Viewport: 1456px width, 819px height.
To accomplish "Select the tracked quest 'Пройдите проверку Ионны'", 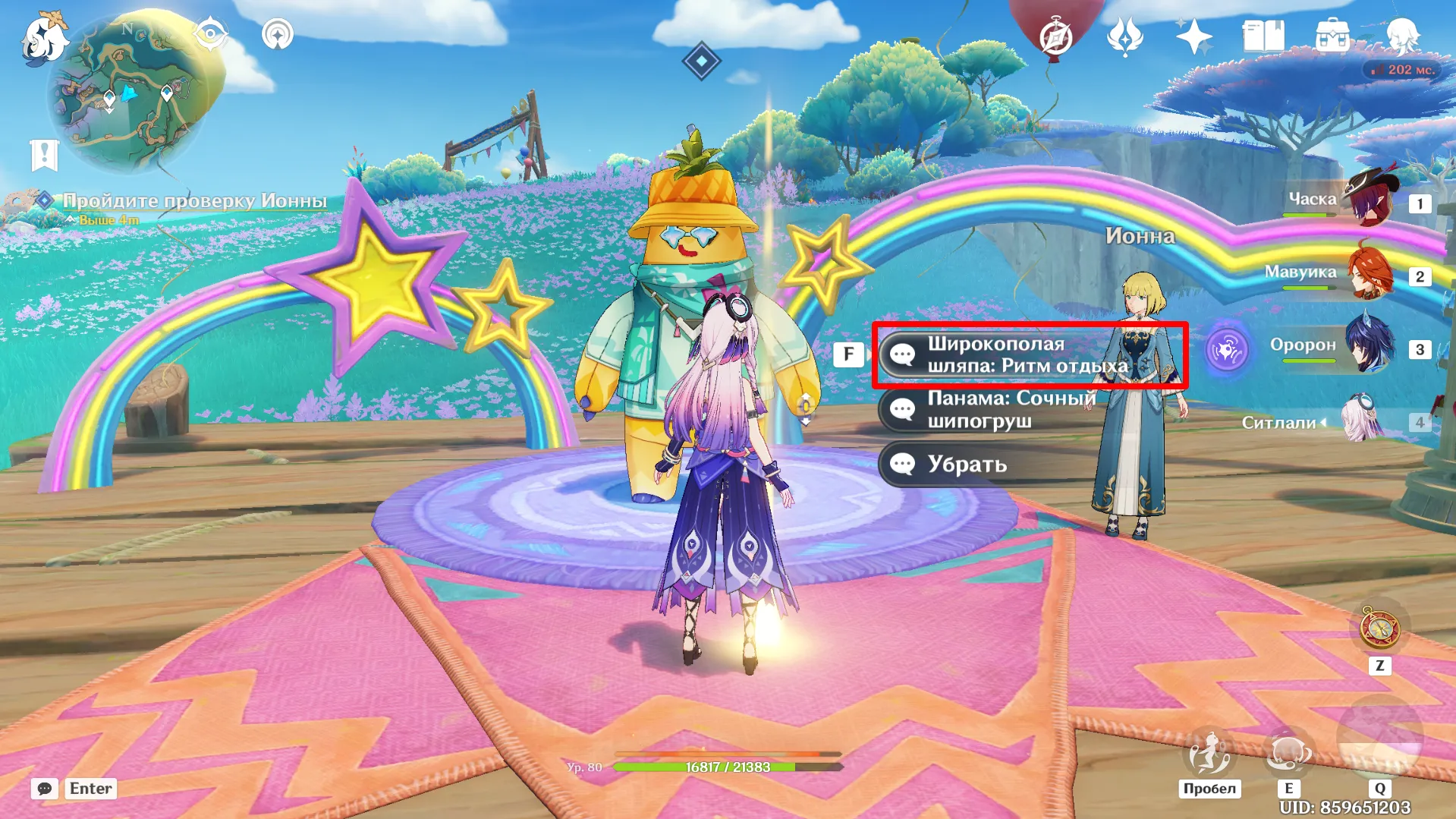I will click(x=194, y=201).
